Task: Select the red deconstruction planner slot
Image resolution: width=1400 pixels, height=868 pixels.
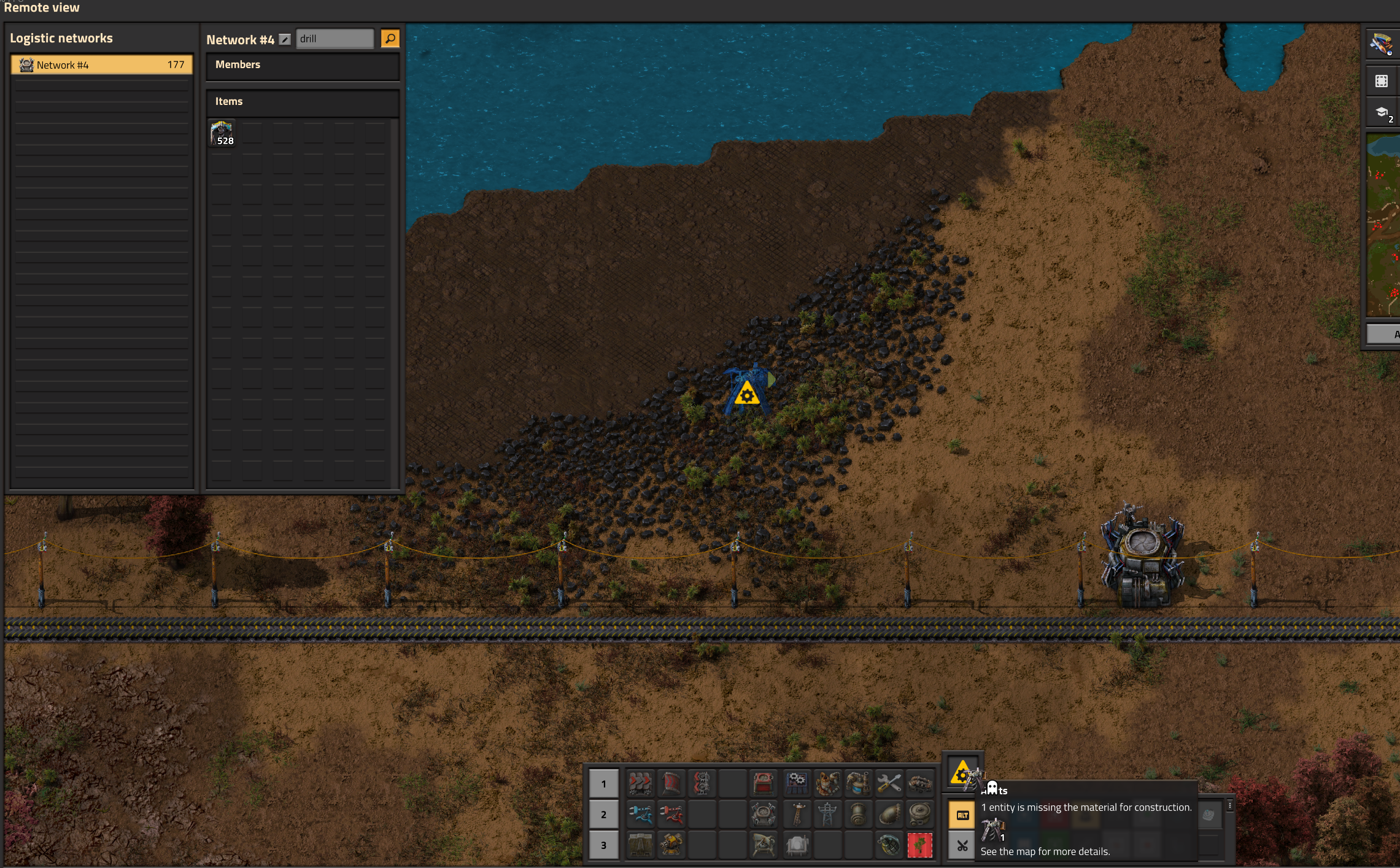Action: [x=919, y=845]
